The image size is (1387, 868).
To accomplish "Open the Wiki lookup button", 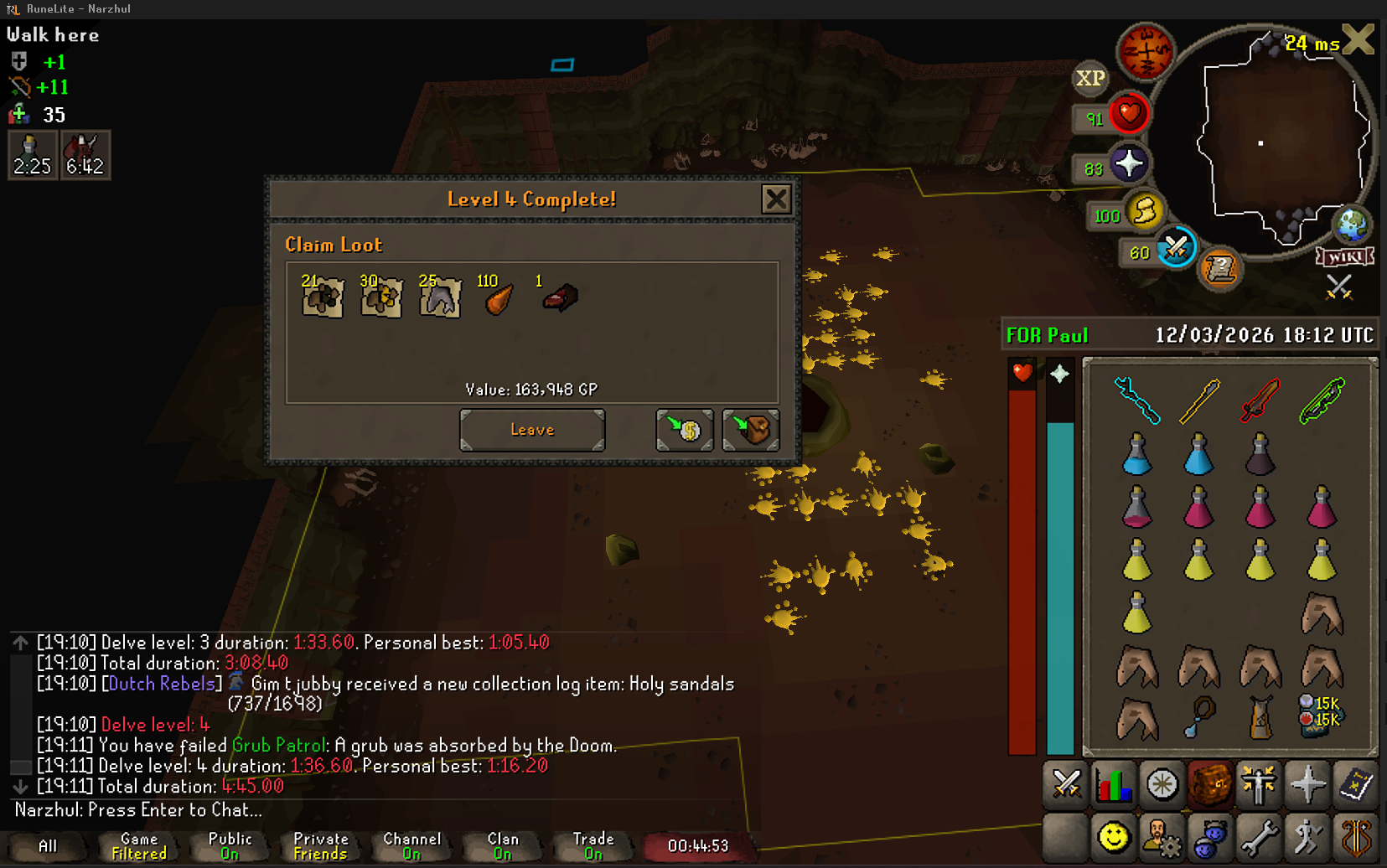I will pos(1344,256).
